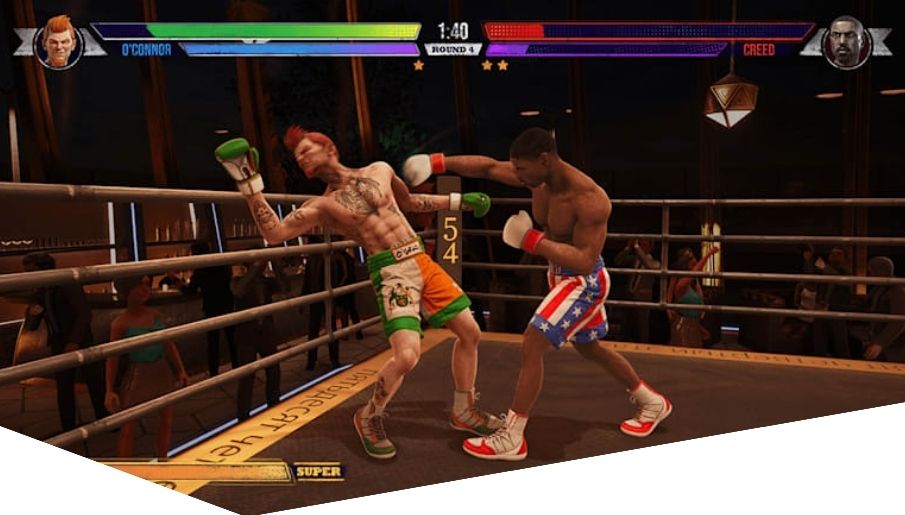Click Creed's fighter portrait
This screenshot has width=905, height=515.
(846, 43)
